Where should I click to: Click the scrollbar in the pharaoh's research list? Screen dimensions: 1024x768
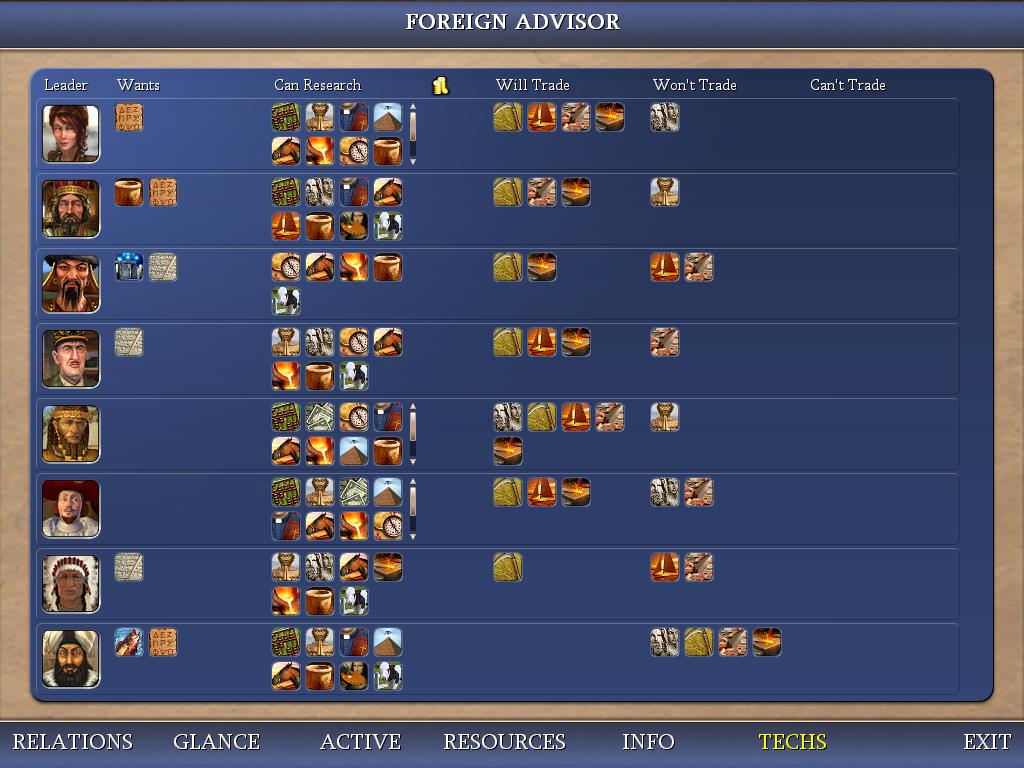tap(412, 434)
